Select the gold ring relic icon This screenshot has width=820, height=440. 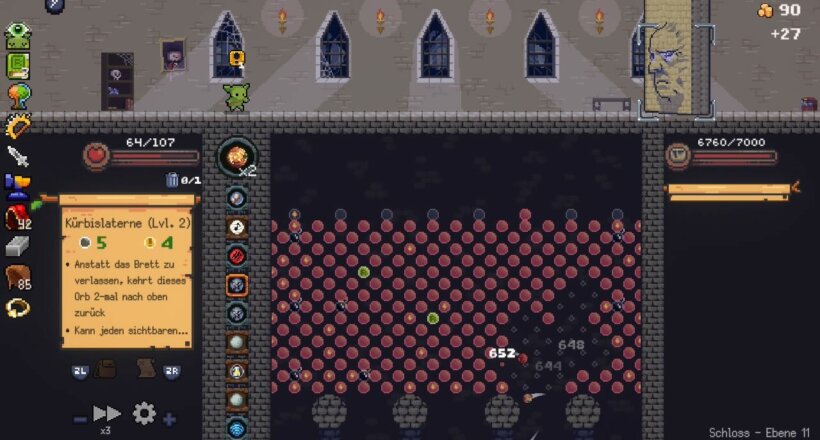click(17, 308)
